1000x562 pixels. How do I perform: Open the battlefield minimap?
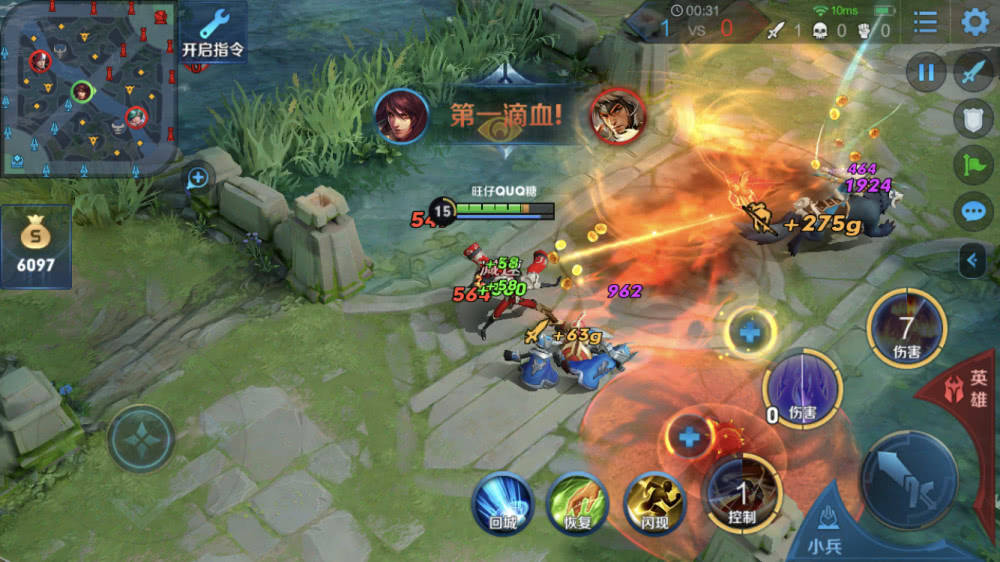(x=88, y=88)
